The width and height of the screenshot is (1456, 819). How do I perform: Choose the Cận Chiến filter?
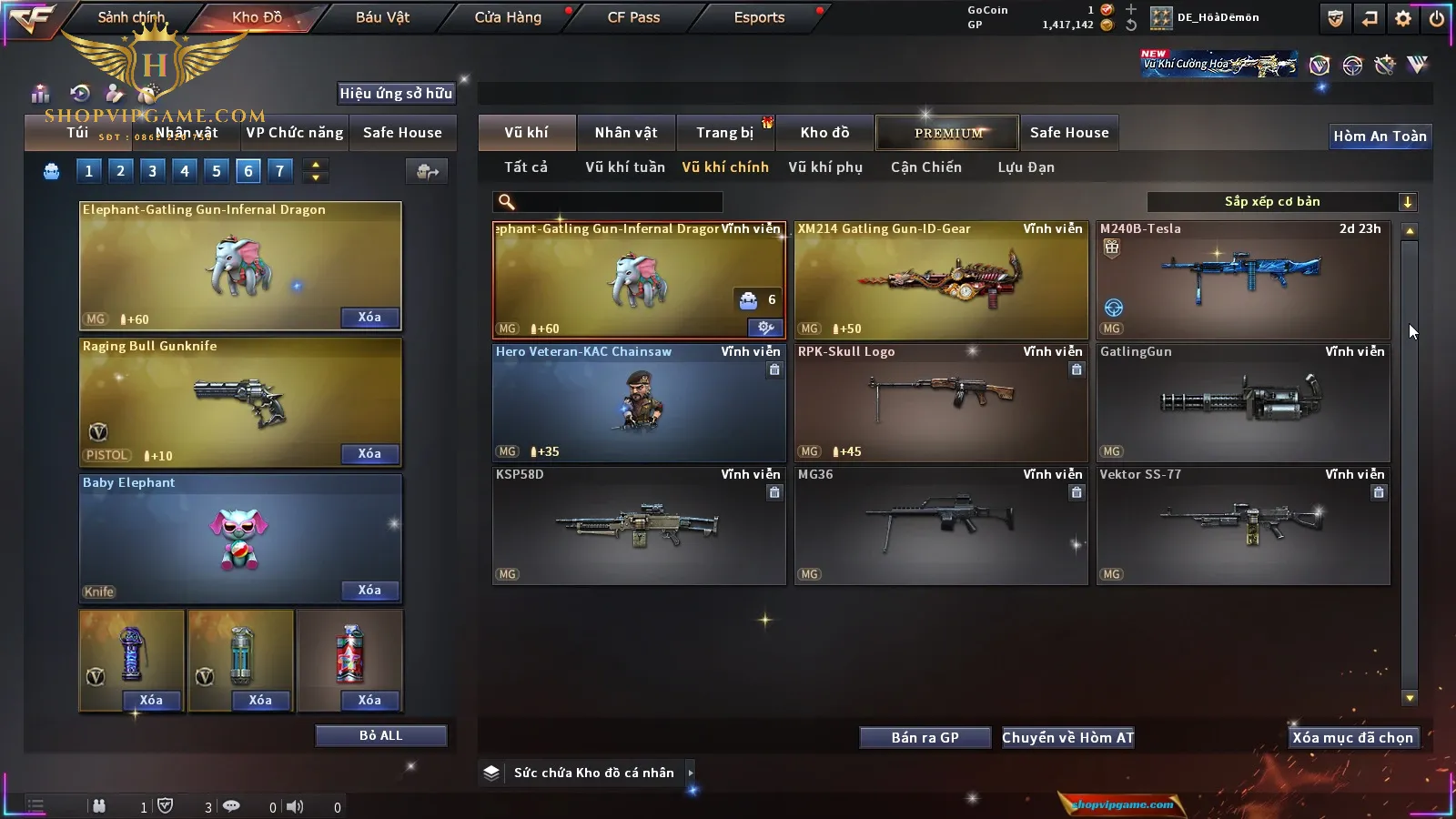click(925, 167)
